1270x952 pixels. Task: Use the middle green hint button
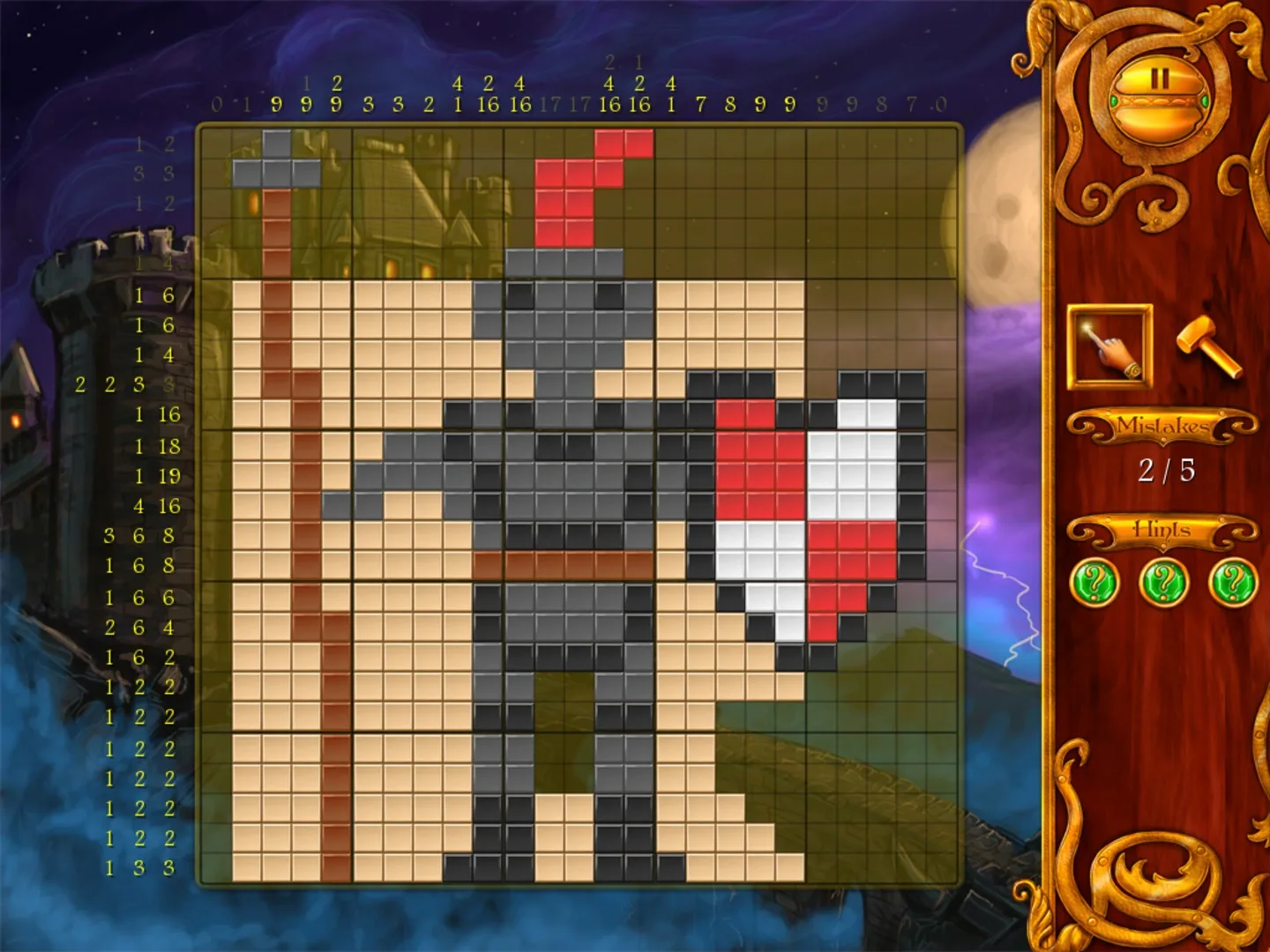1161,581
